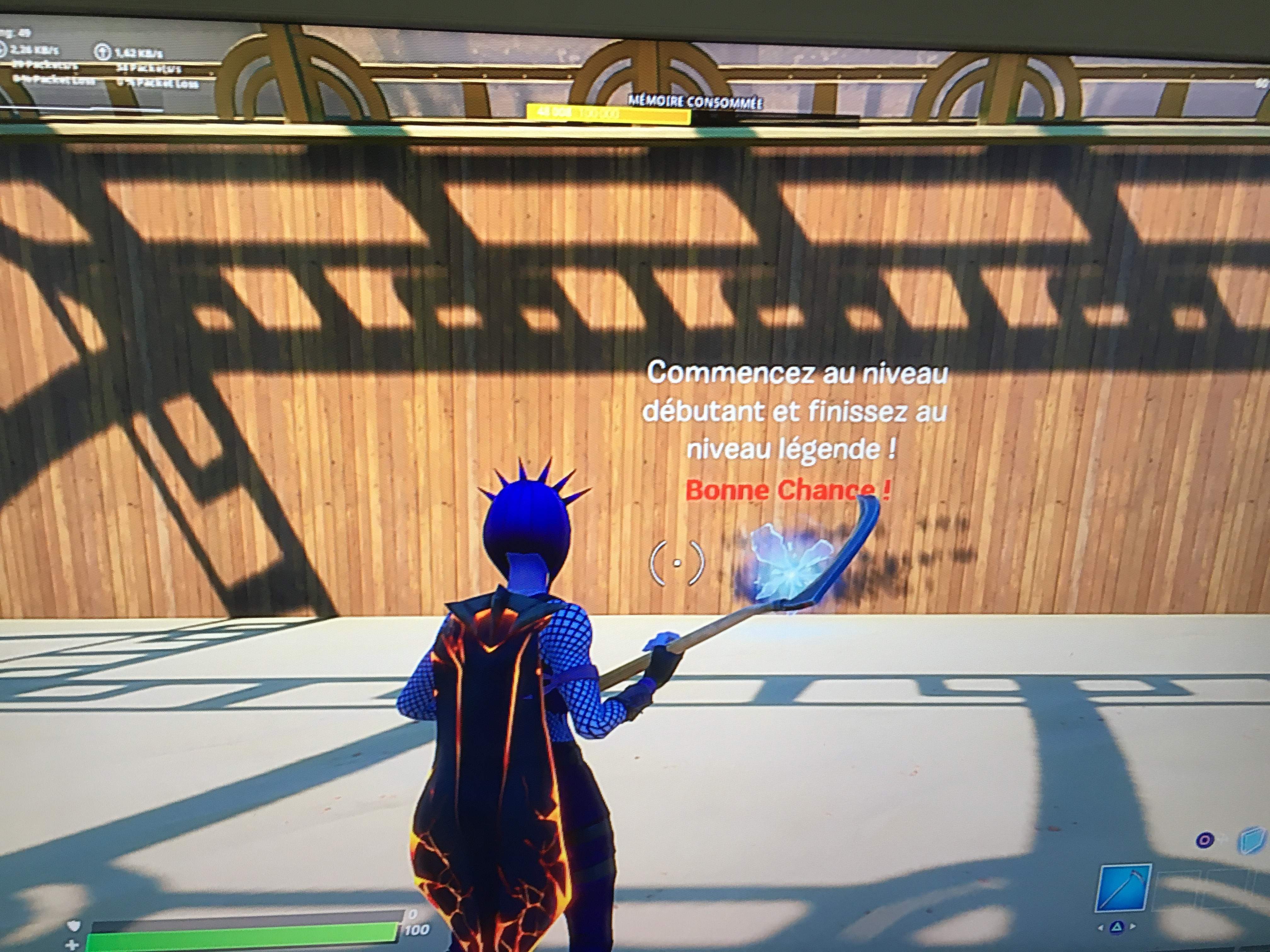Click the crosshair reticle in screen center
Viewport: 1270px width, 952px height.
point(678,562)
